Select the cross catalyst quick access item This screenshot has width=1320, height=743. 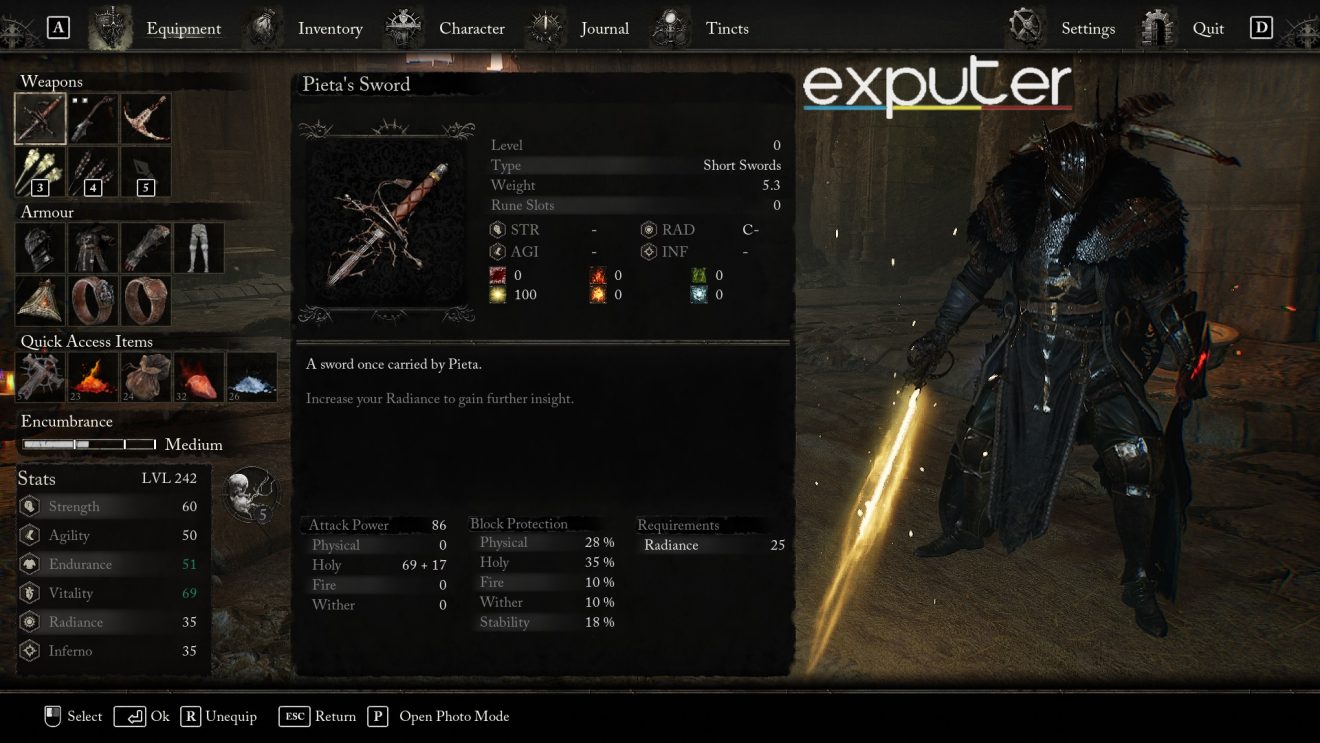(40, 375)
